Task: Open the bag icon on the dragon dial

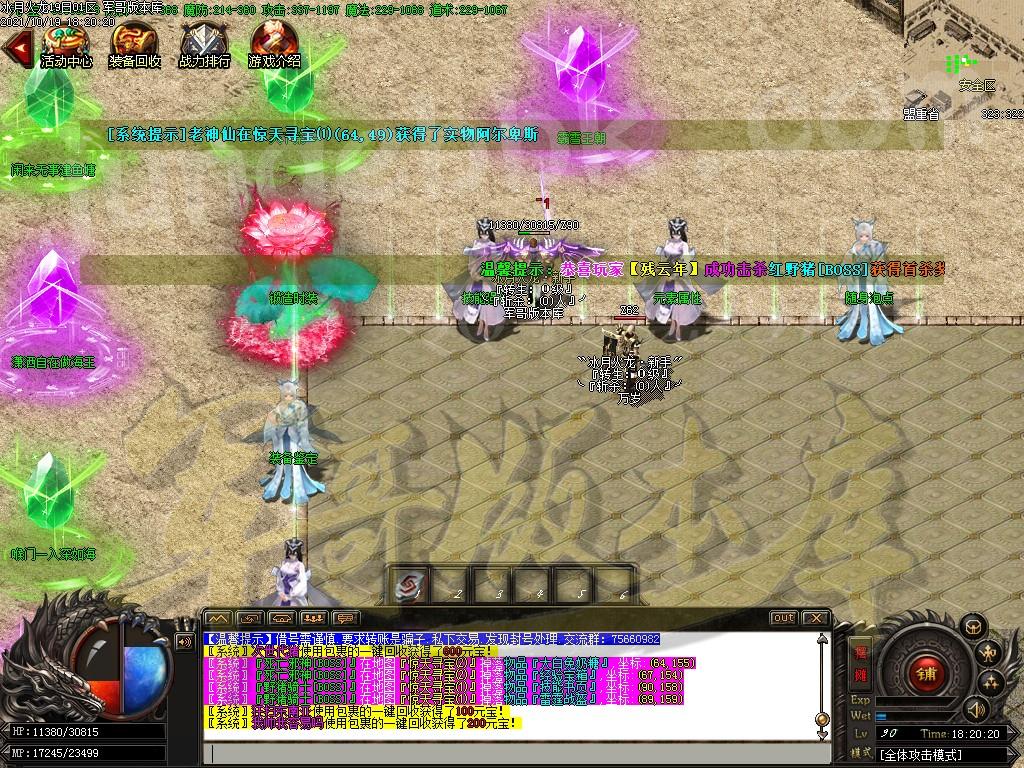Action: pyautogui.click(x=974, y=627)
